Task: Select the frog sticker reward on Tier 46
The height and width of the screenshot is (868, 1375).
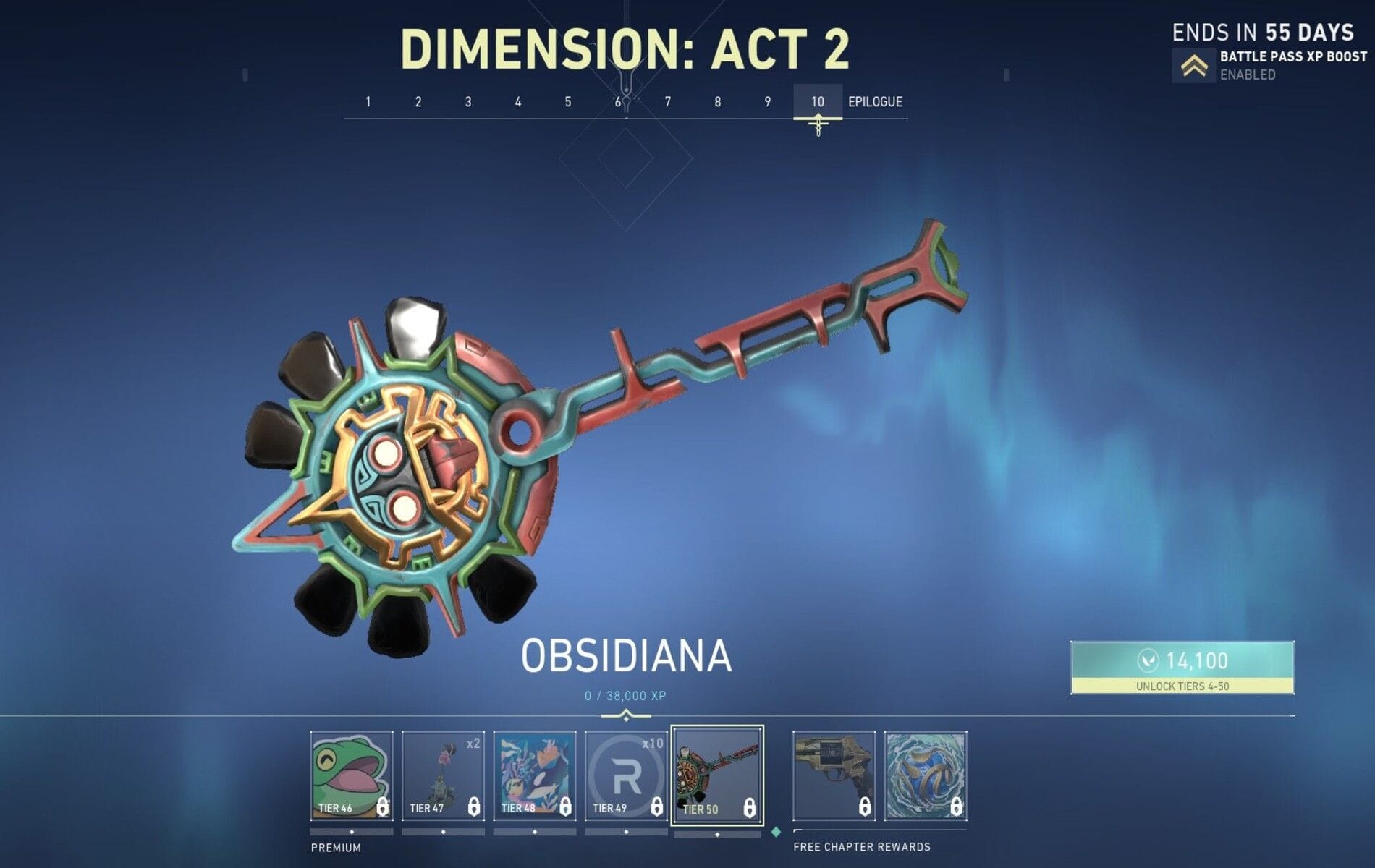Action: [350, 774]
